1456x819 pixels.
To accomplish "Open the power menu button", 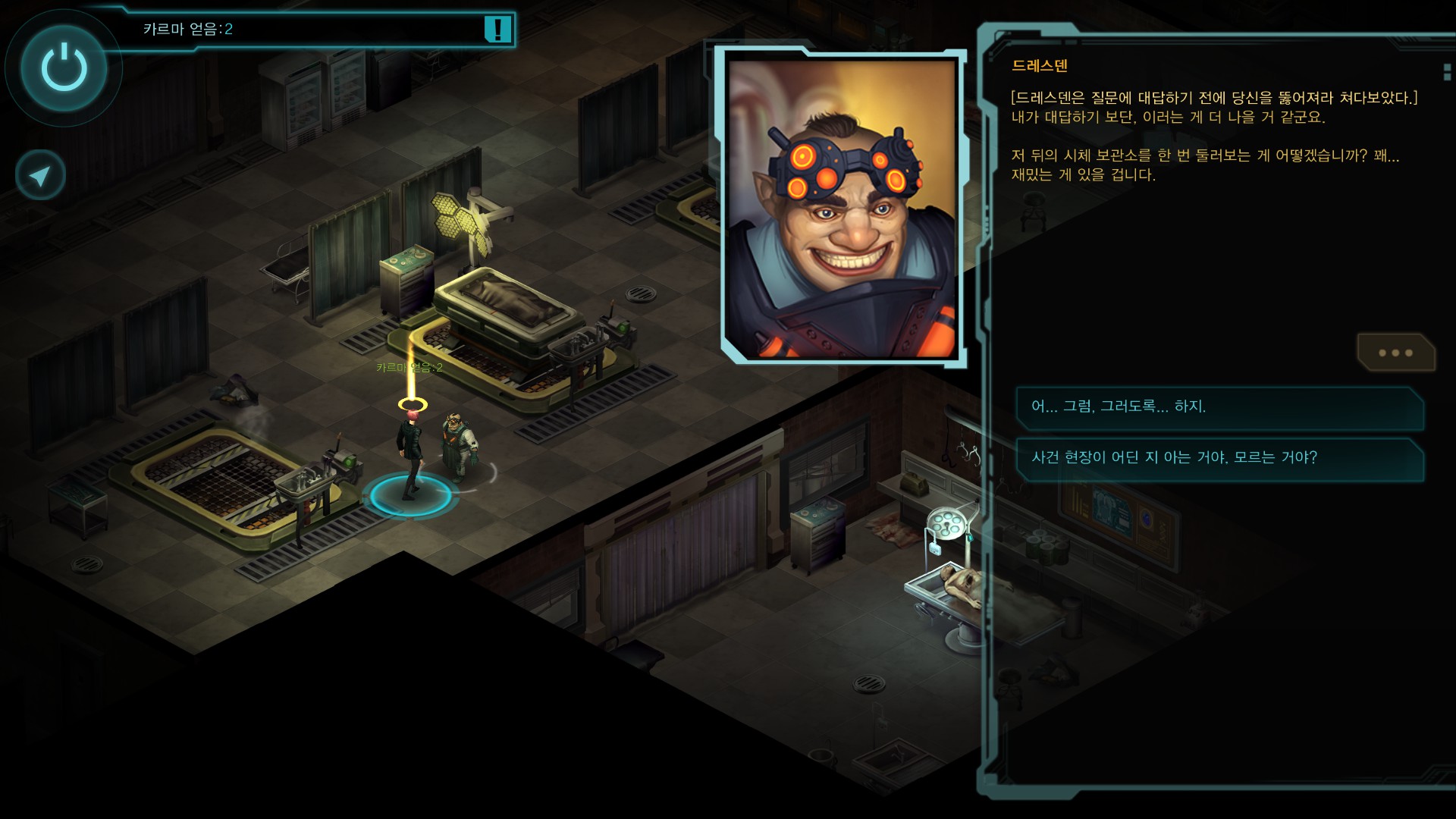I will 64,68.
